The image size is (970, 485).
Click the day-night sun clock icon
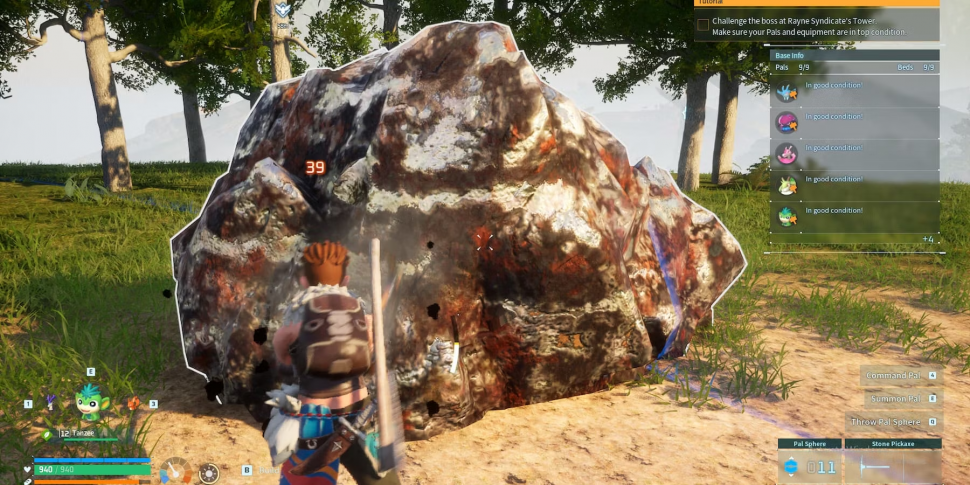point(208,472)
